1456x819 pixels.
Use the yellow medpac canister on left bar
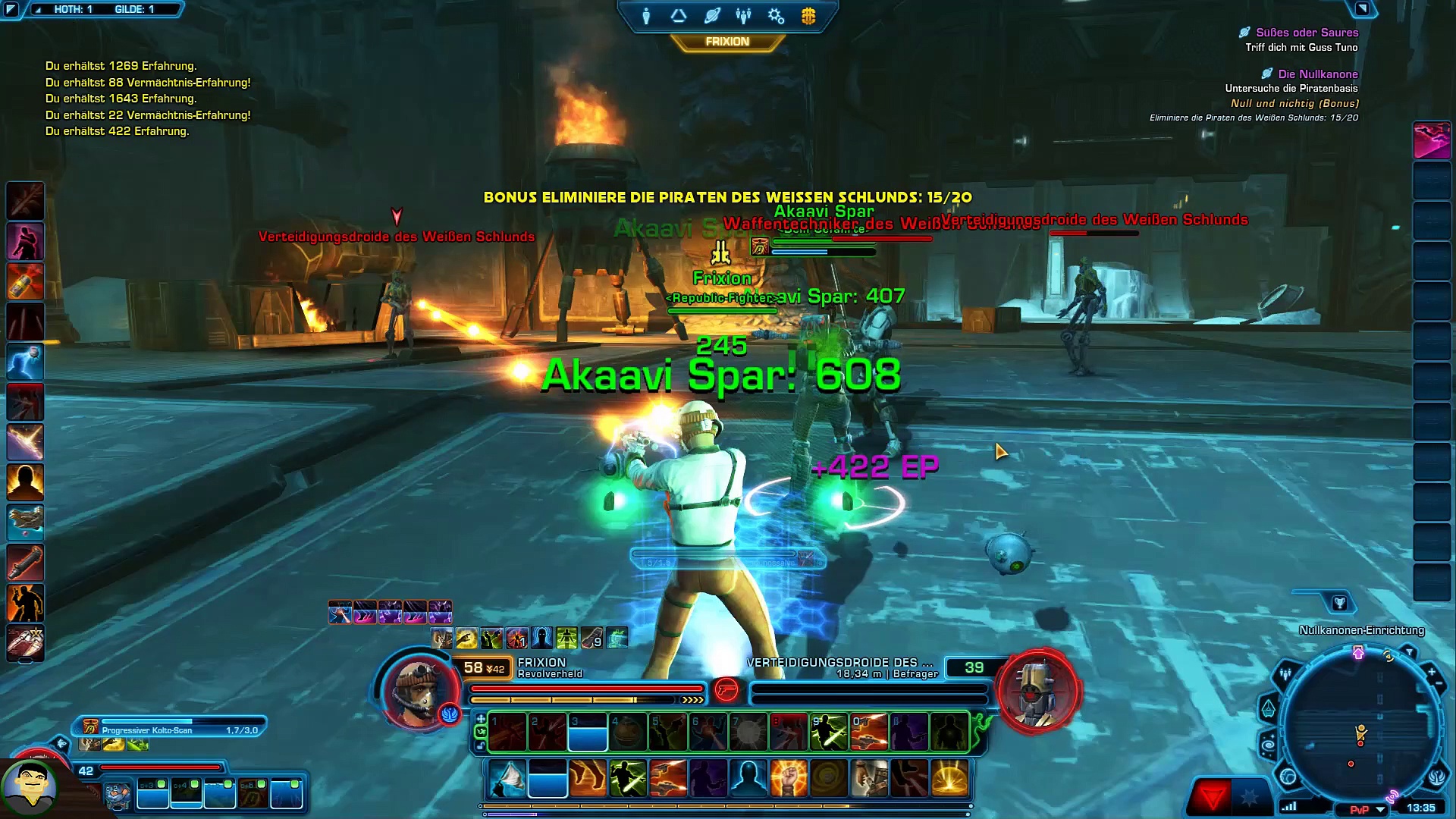[25, 281]
